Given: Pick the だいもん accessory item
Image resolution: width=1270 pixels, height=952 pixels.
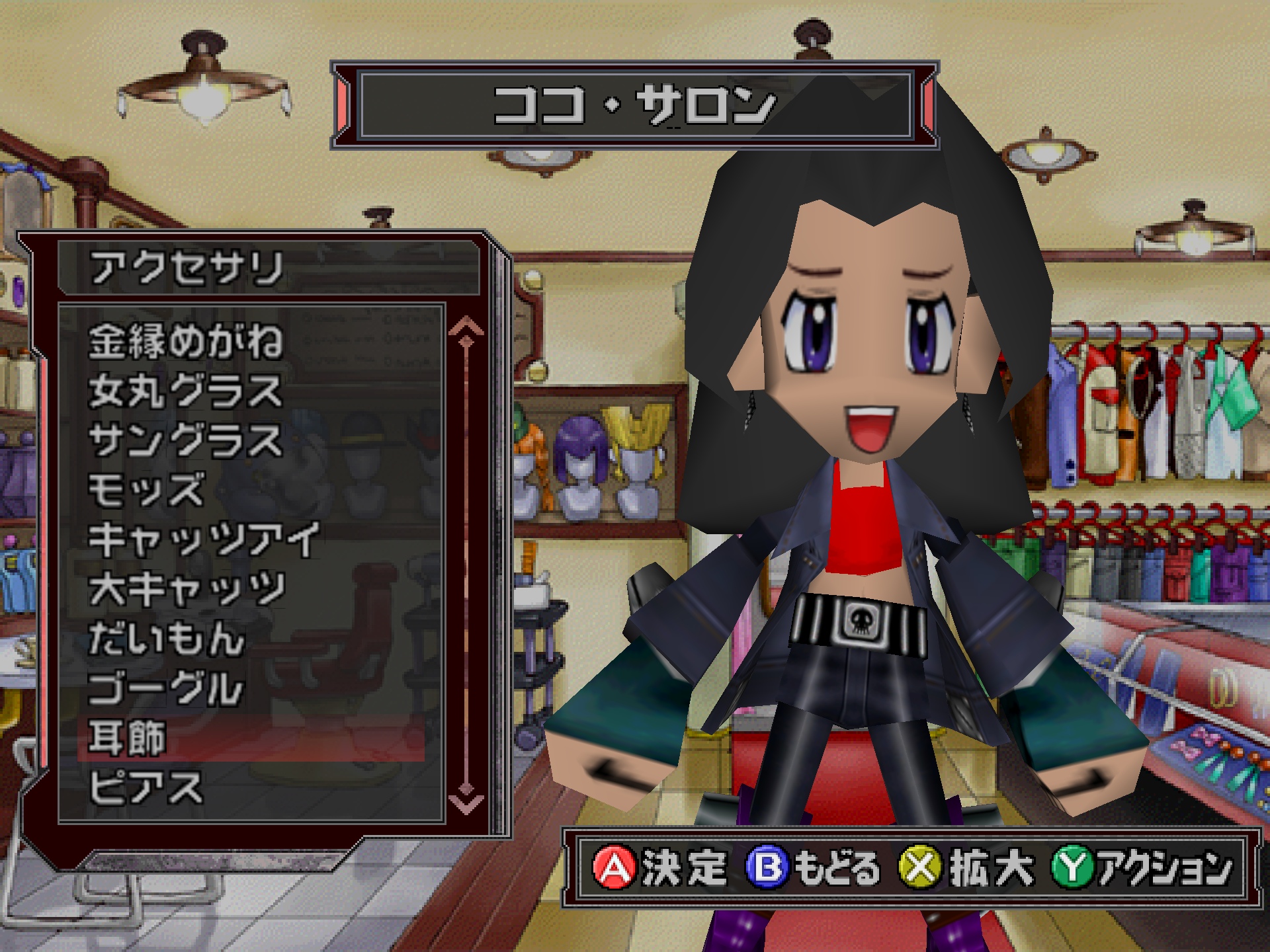Looking at the screenshot, I should 167,639.
